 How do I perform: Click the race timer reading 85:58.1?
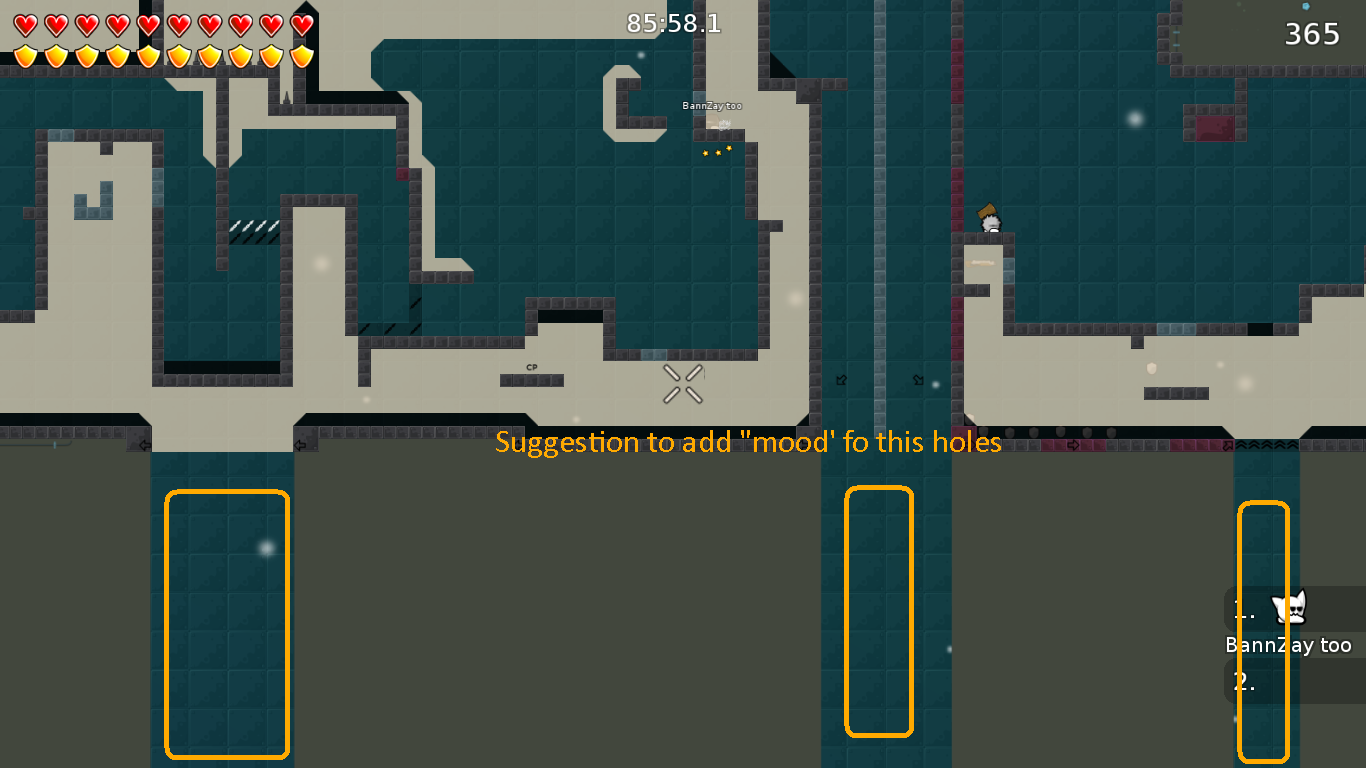click(x=673, y=24)
